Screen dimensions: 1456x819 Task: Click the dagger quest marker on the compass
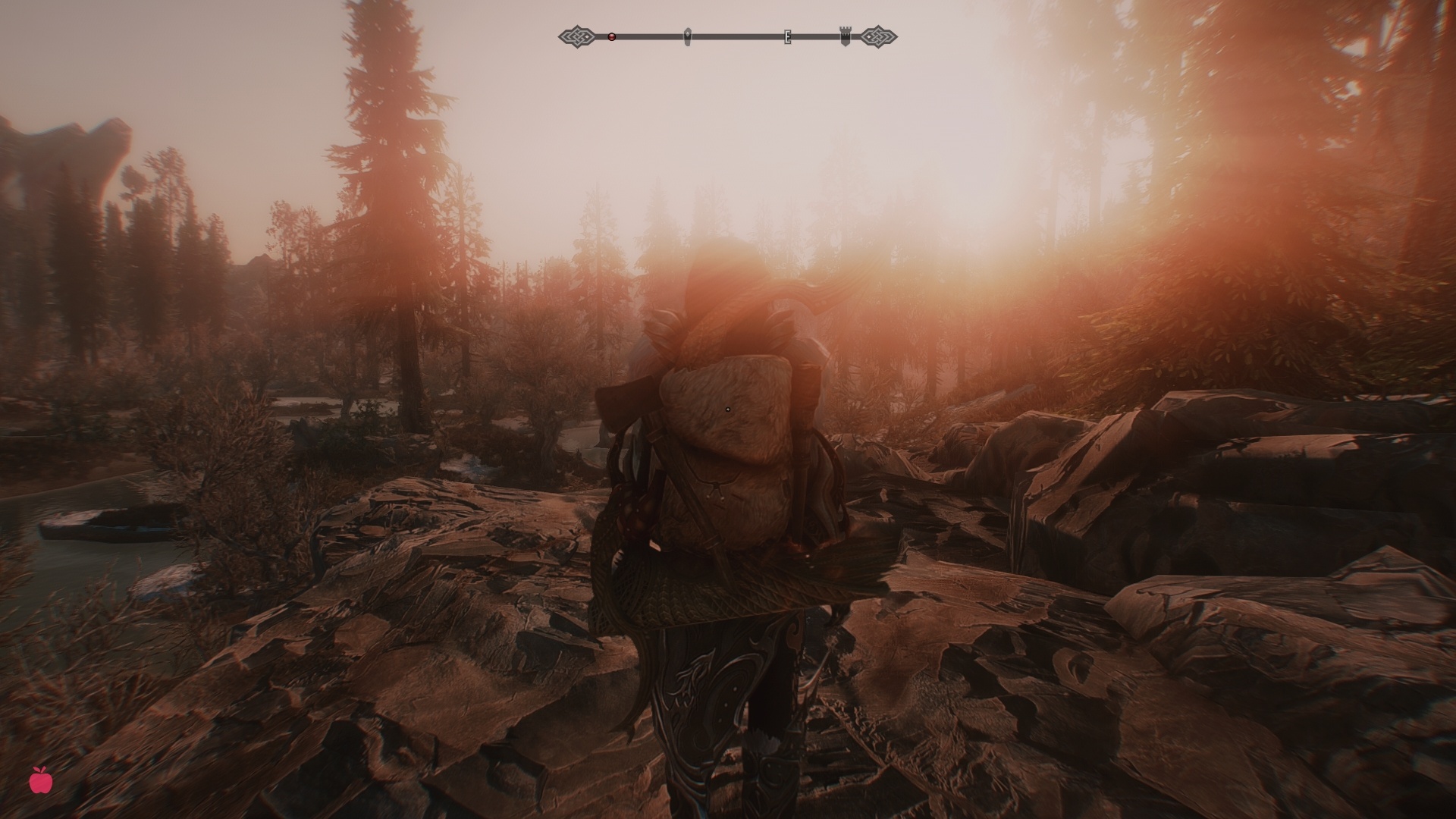click(x=686, y=34)
